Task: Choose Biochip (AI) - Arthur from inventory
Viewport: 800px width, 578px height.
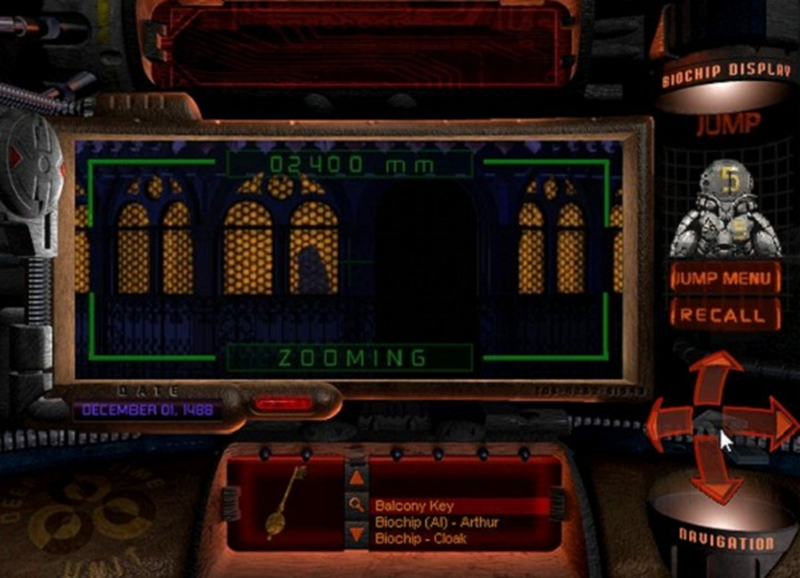Action: [x=436, y=522]
